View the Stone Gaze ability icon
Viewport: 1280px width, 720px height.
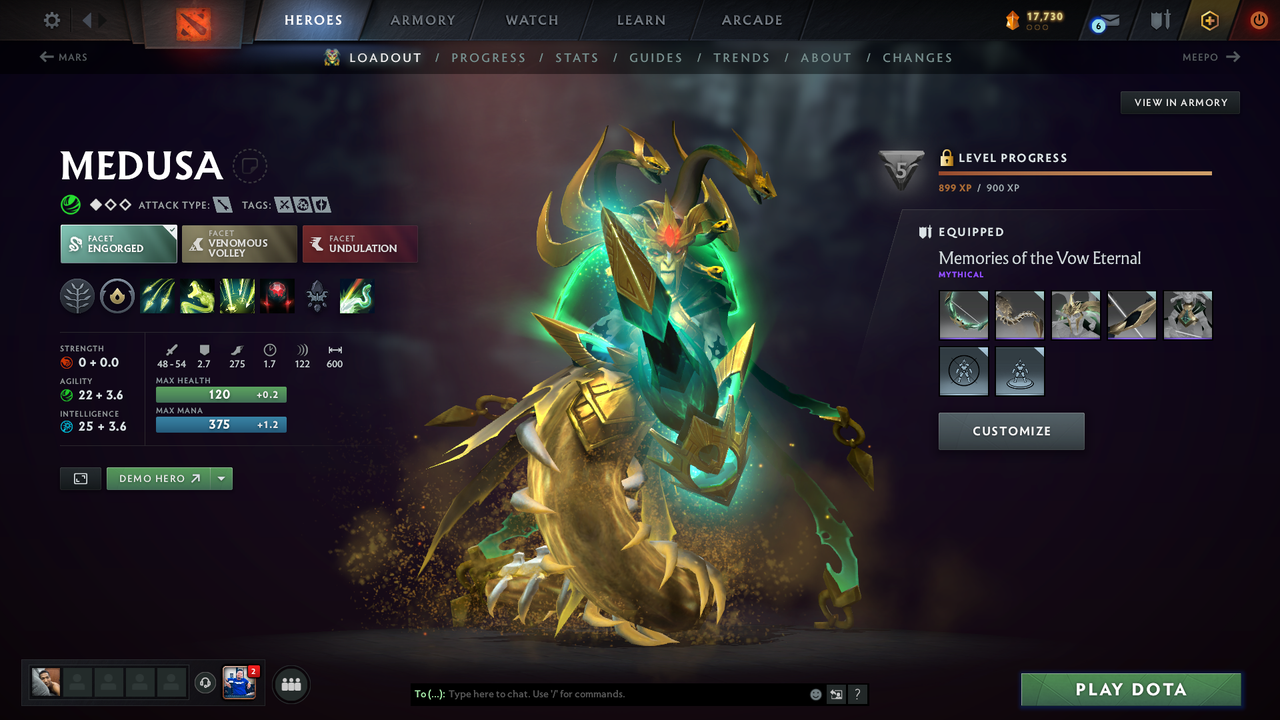click(x=277, y=296)
